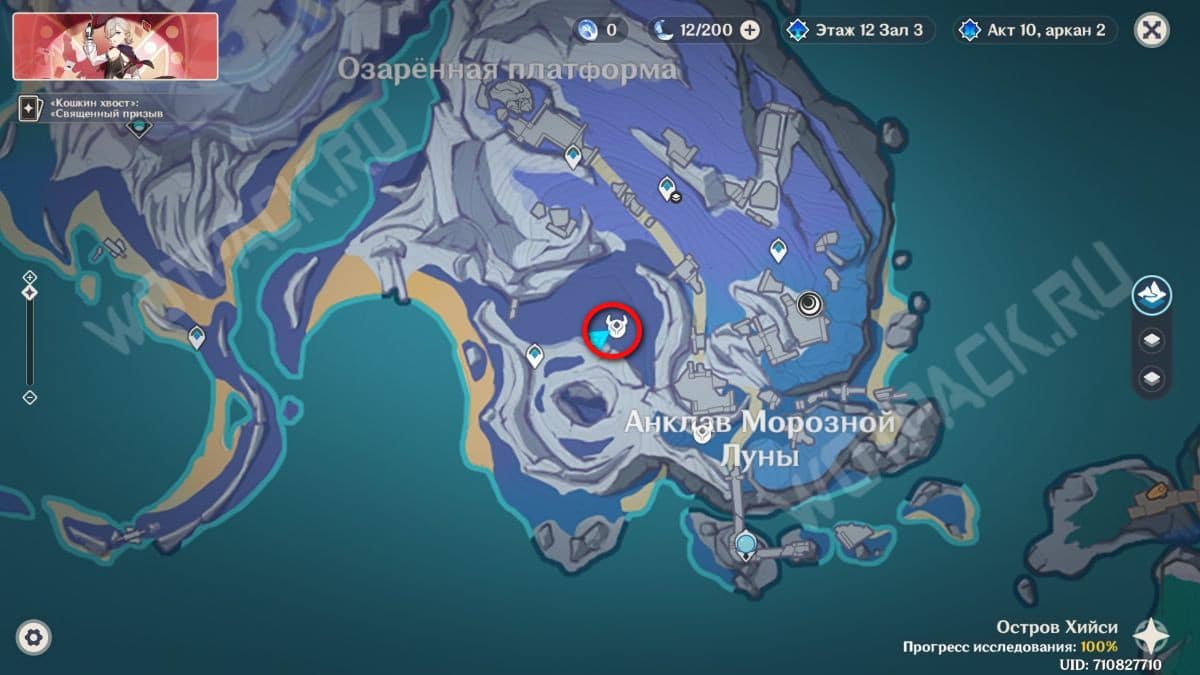Close the map with the X button
The width and height of the screenshot is (1200, 675).
(x=1152, y=29)
